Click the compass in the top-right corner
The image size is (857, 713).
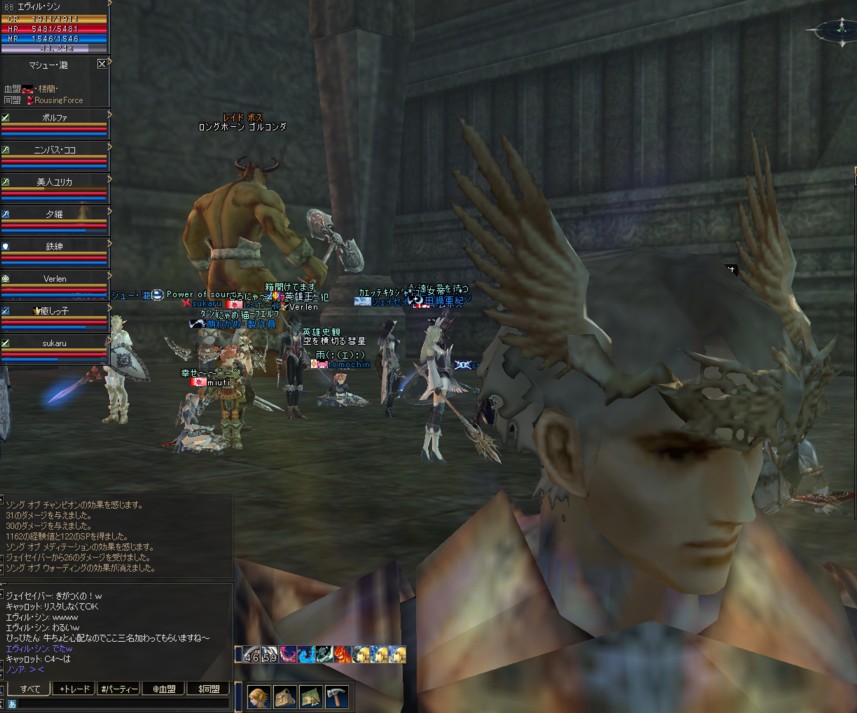[x=832, y=30]
